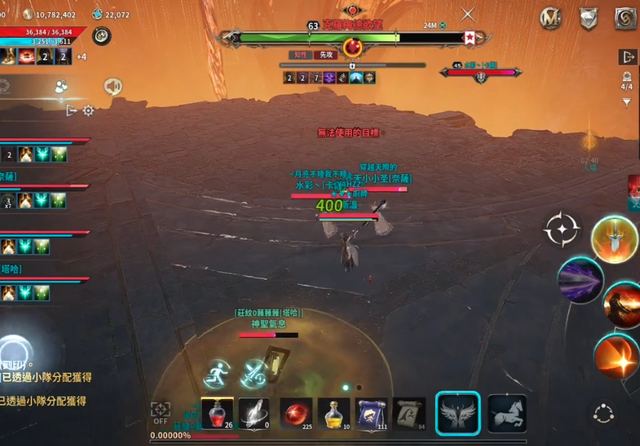The width and height of the screenshot is (640, 446).
Task: Toggle the running figure auto-move button
Action: click(x=218, y=373)
